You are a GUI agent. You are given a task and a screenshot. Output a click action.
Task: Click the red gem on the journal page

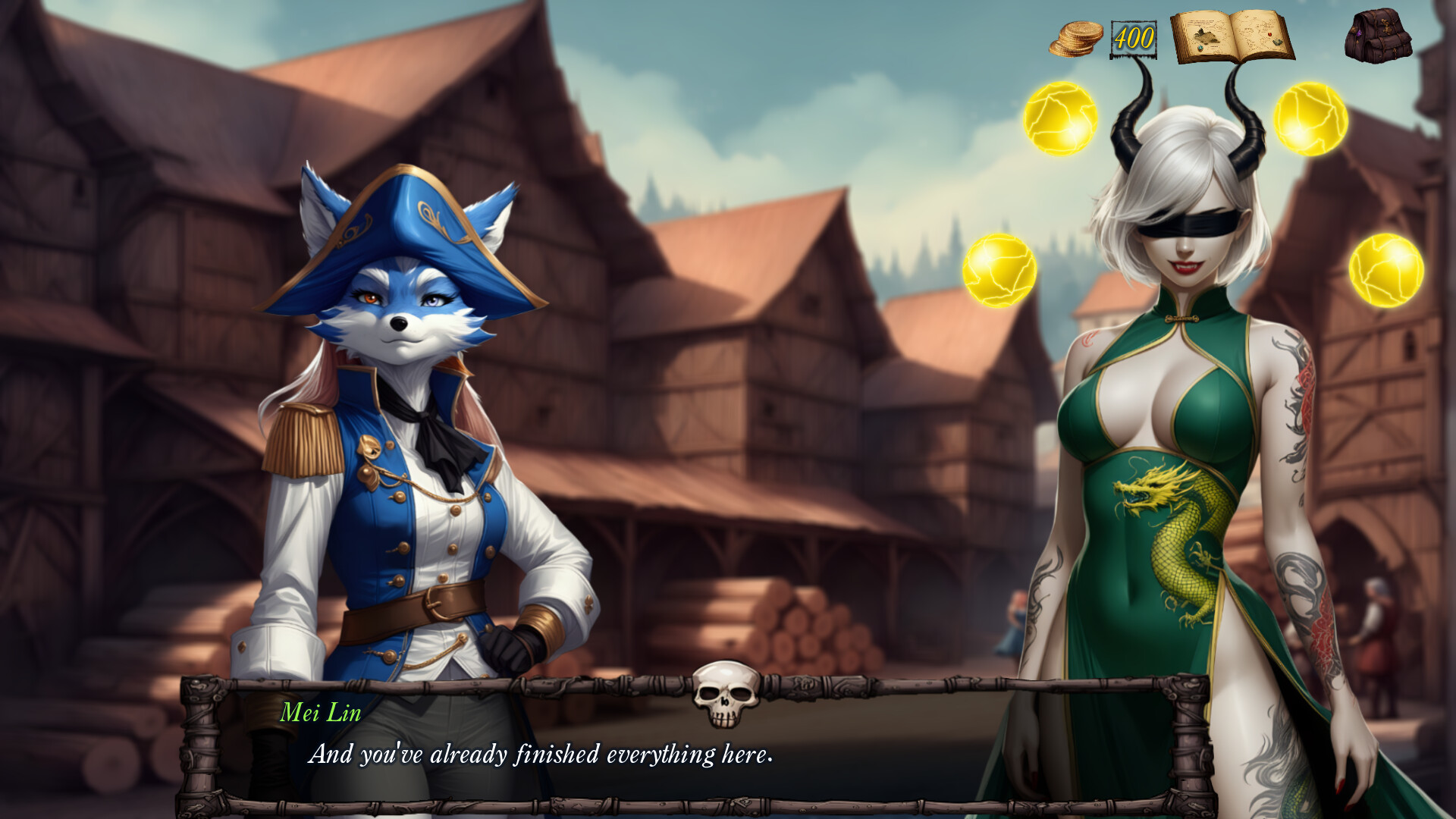[x=1269, y=34]
